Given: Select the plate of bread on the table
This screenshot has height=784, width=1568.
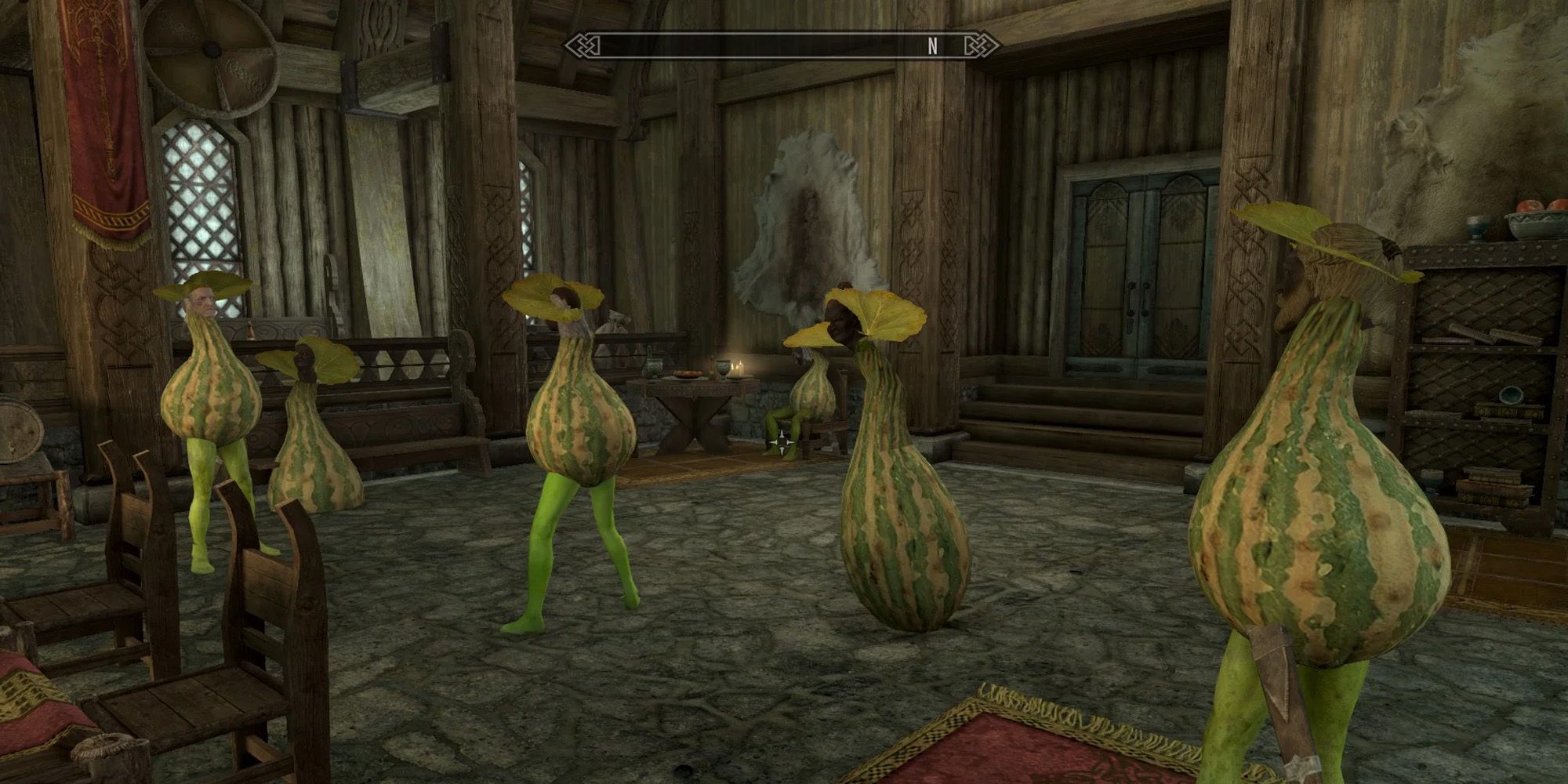Looking at the screenshot, I should pyautogui.click(x=685, y=373).
